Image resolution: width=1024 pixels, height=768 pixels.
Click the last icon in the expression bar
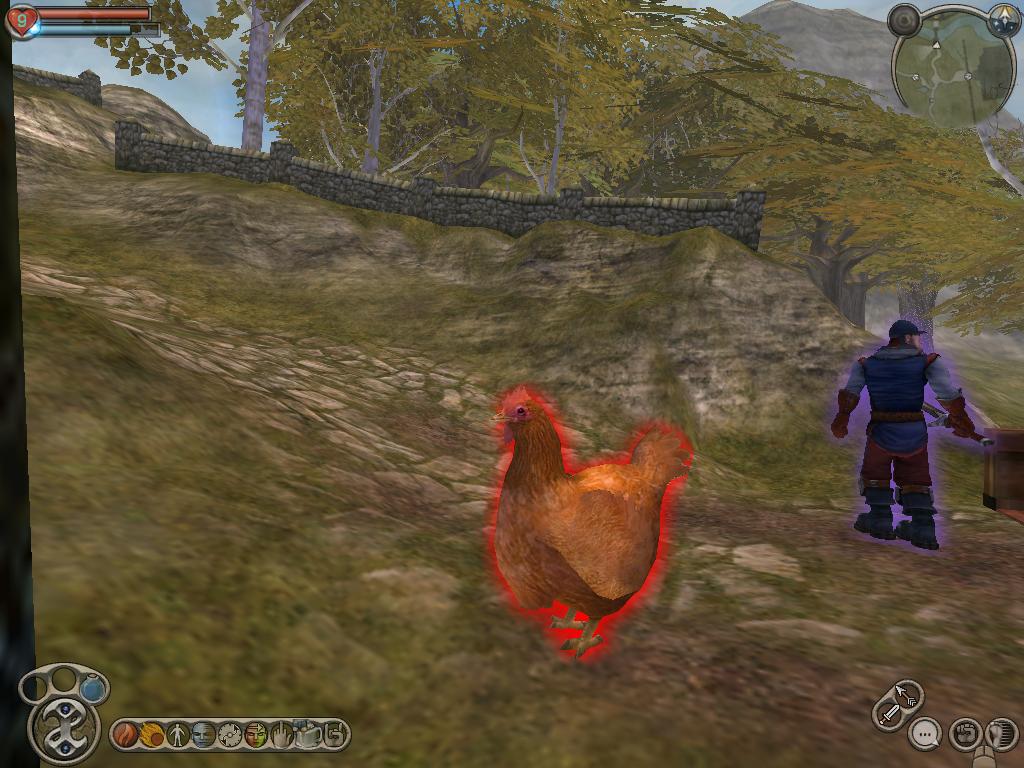pos(334,735)
